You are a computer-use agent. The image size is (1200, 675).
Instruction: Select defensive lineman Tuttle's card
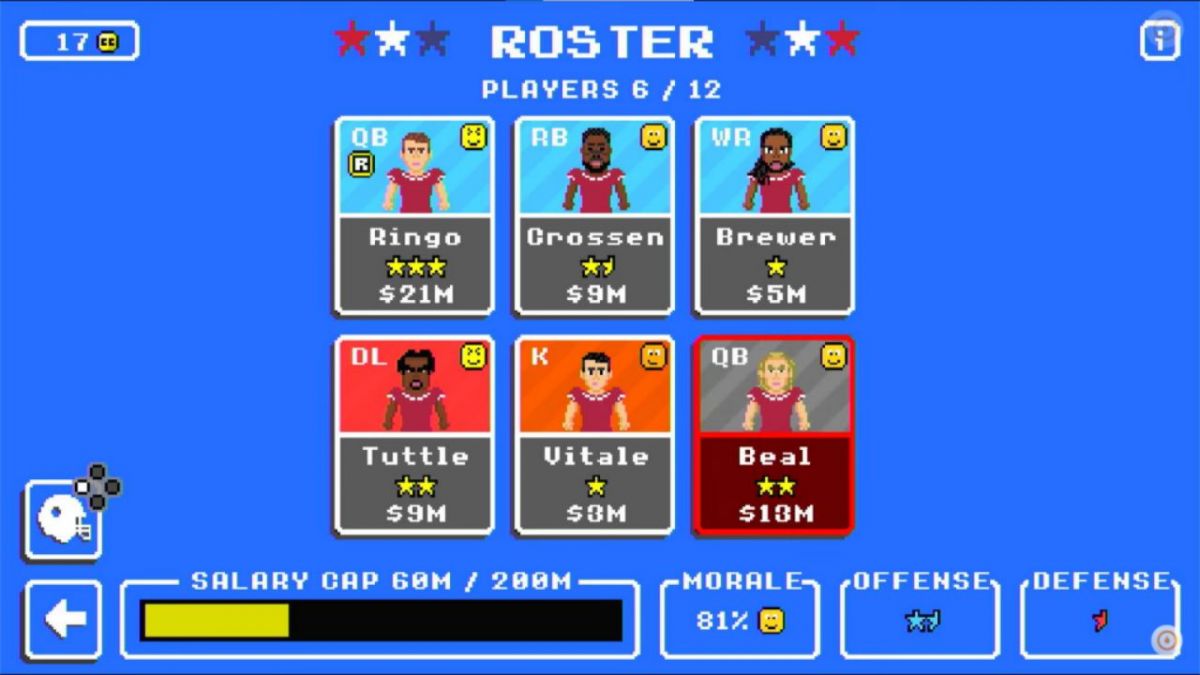[414, 434]
